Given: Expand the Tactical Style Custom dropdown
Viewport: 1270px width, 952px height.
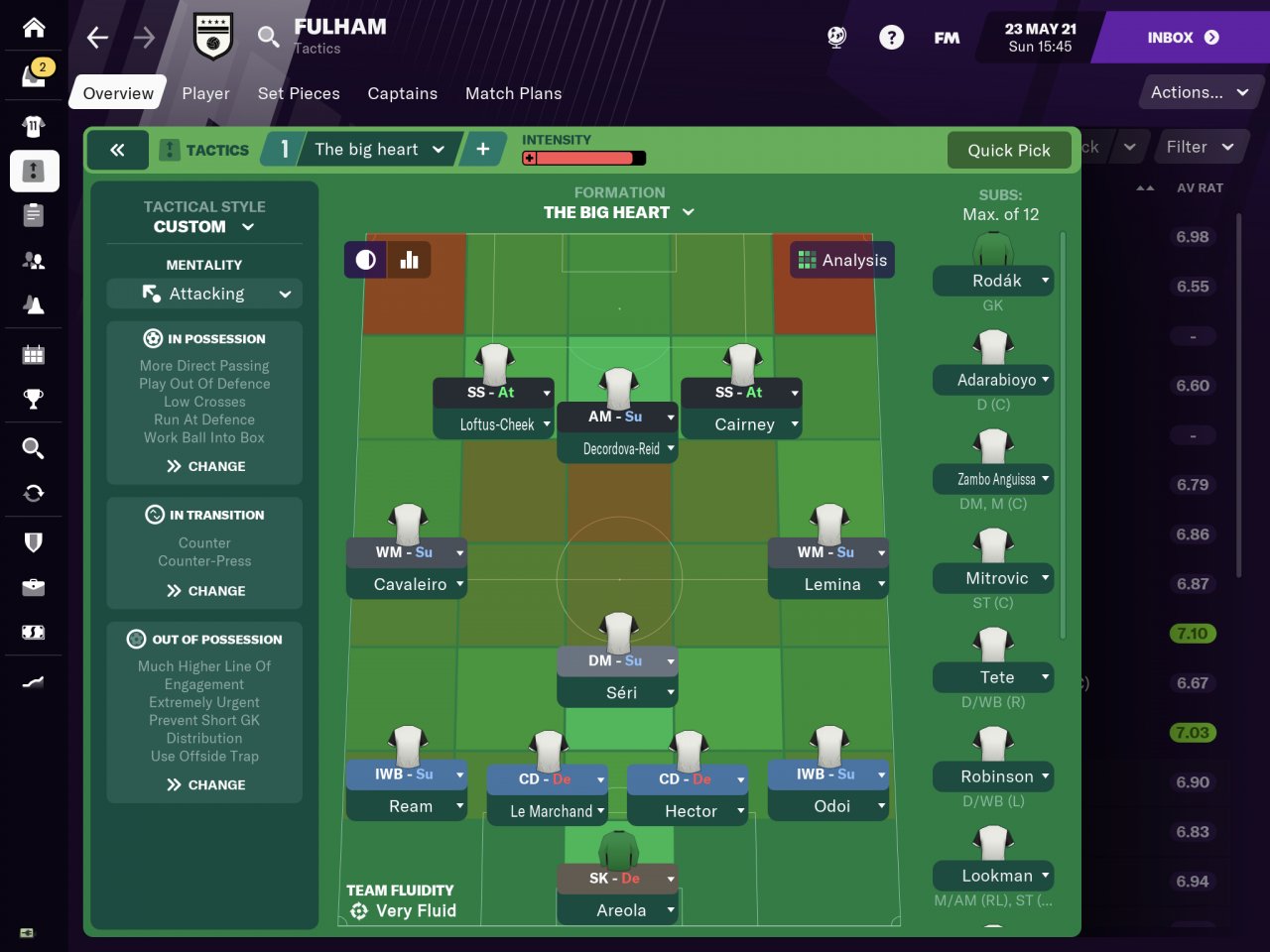Looking at the screenshot, I should 204,226.
